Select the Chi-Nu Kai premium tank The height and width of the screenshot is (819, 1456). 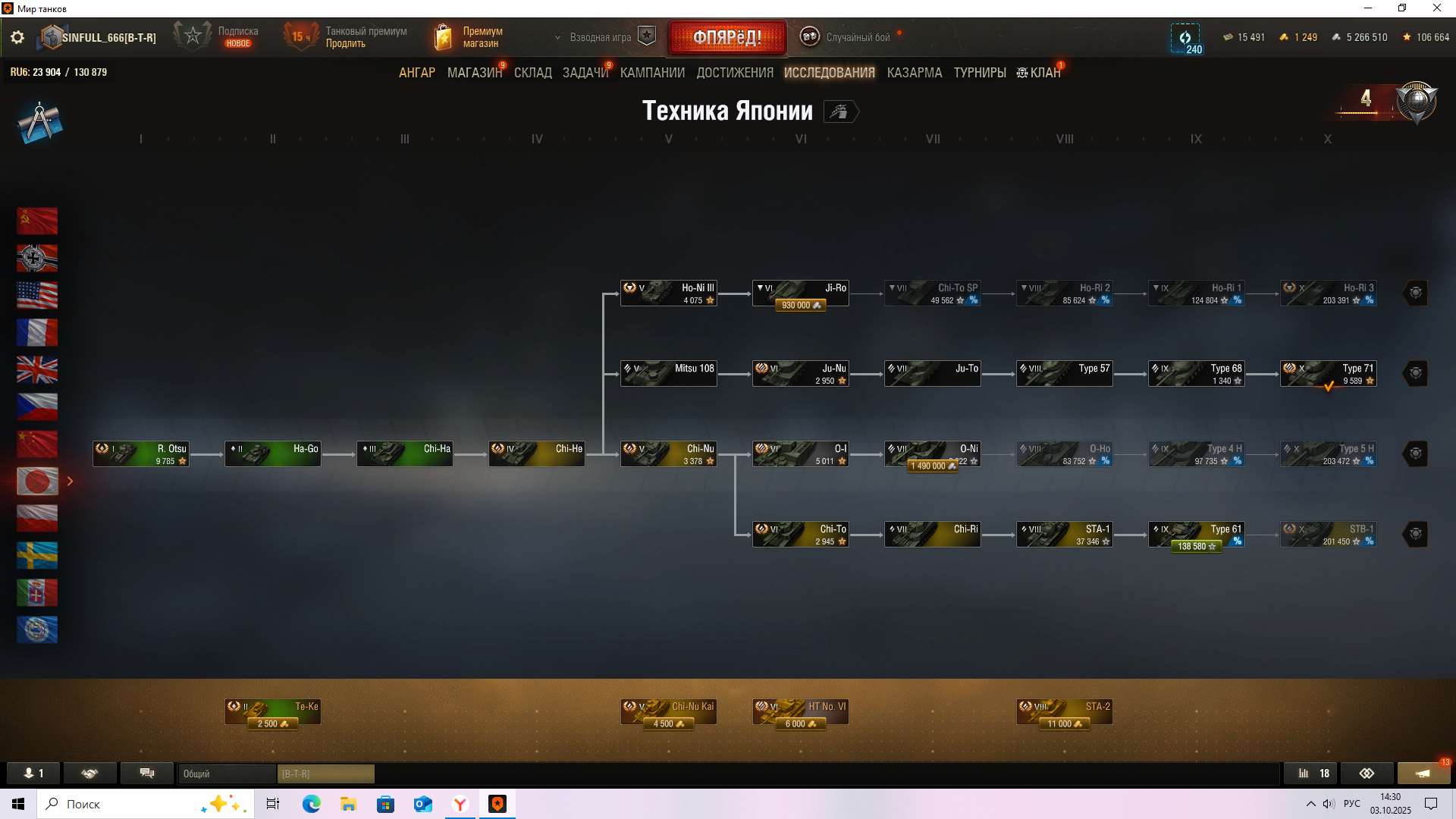(x=668, y=712)
